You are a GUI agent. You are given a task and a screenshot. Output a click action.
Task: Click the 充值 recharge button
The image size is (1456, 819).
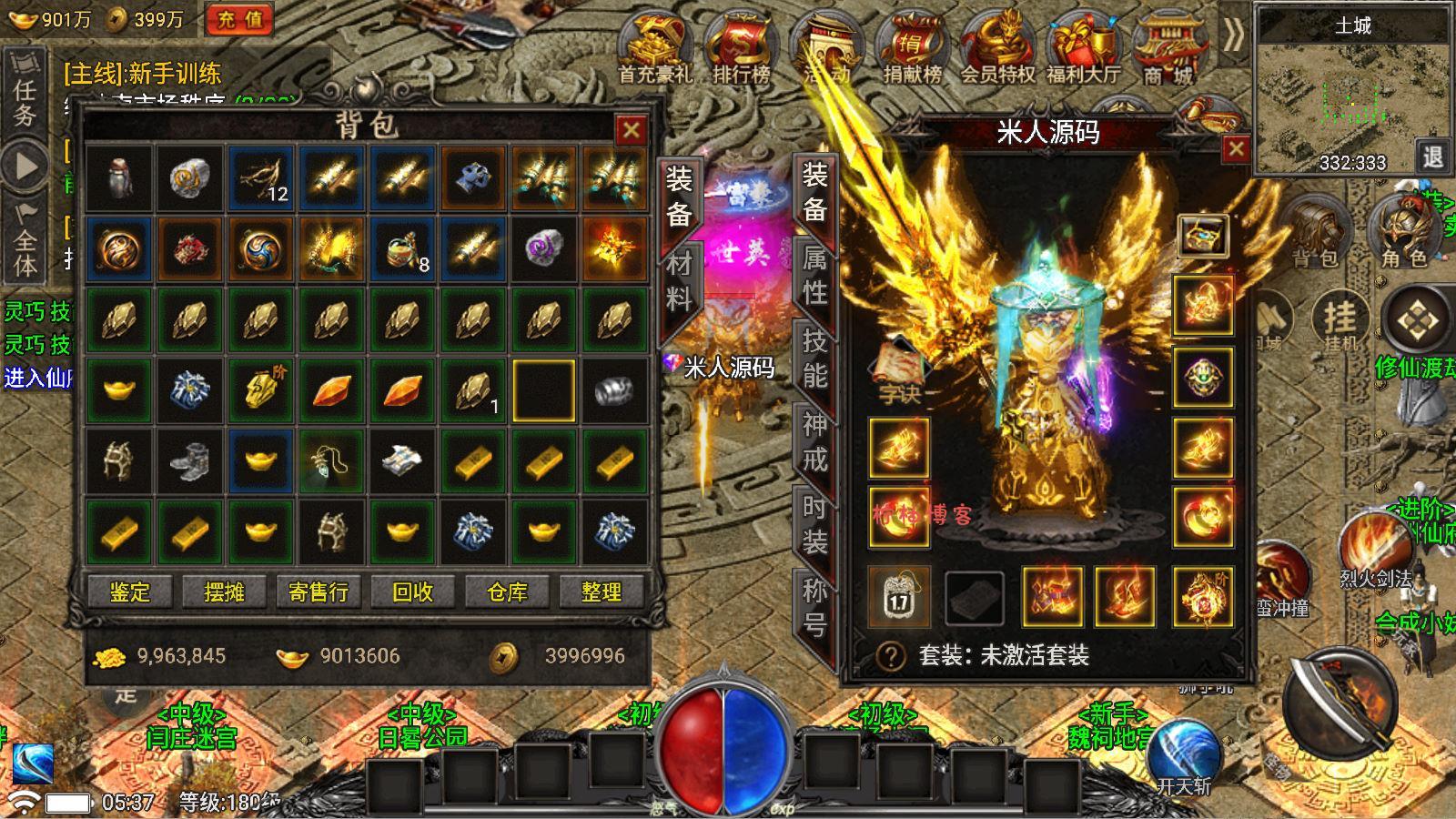(x=239, y=20)
